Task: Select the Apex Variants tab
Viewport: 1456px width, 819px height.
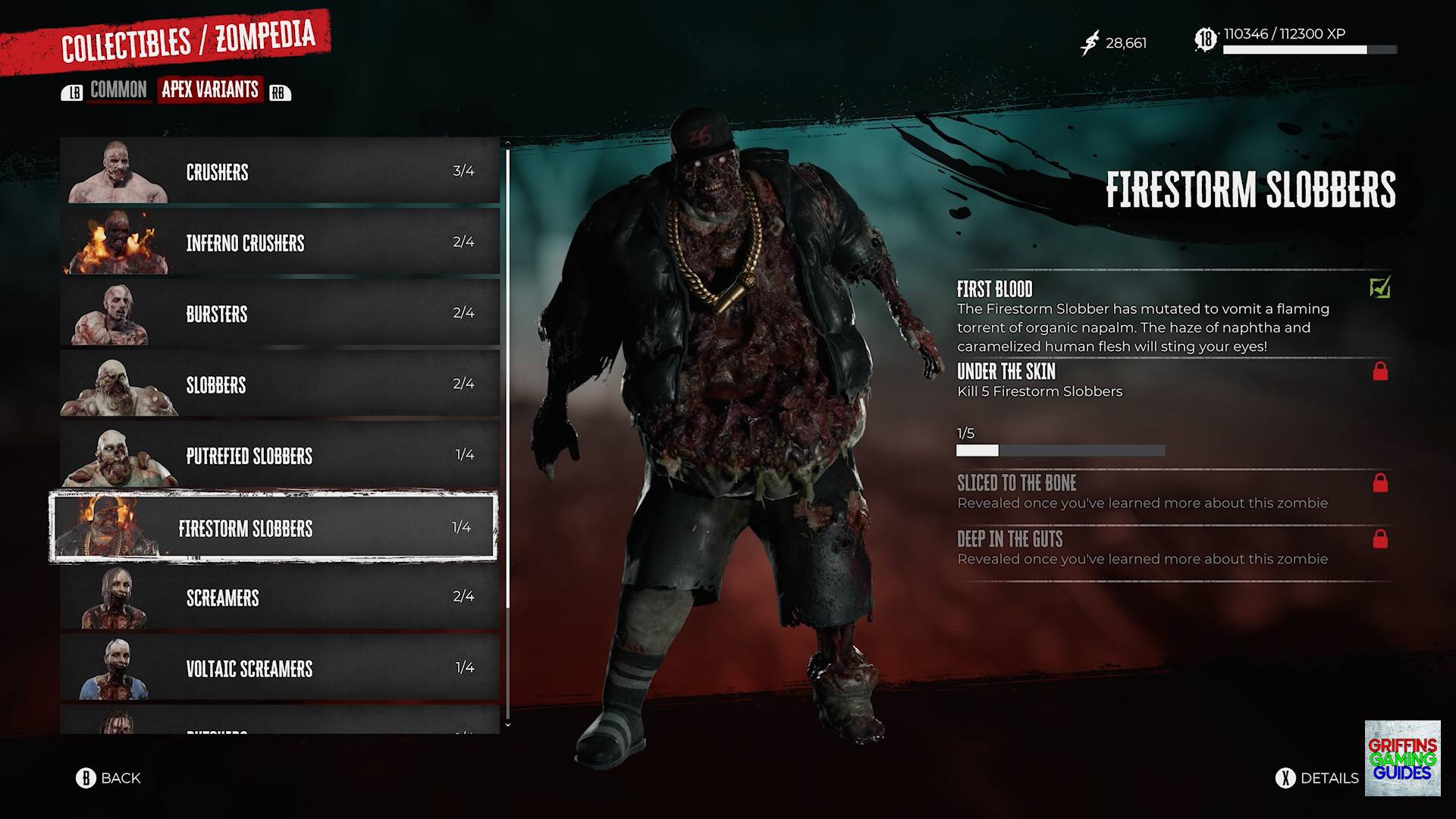Action: pos(210,89)
